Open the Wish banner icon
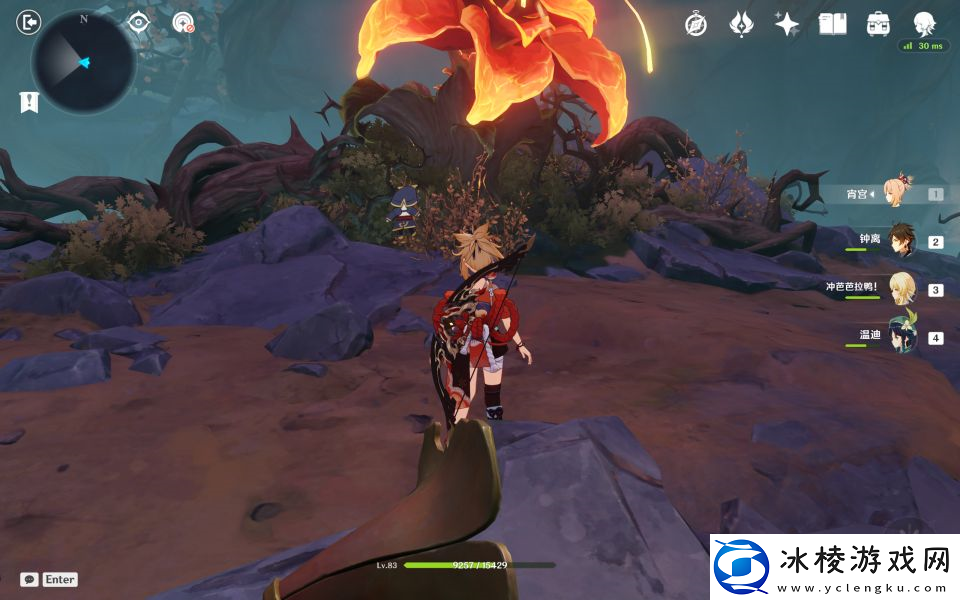The width and height of the screenshot is (960, 600). pos(741,24)
